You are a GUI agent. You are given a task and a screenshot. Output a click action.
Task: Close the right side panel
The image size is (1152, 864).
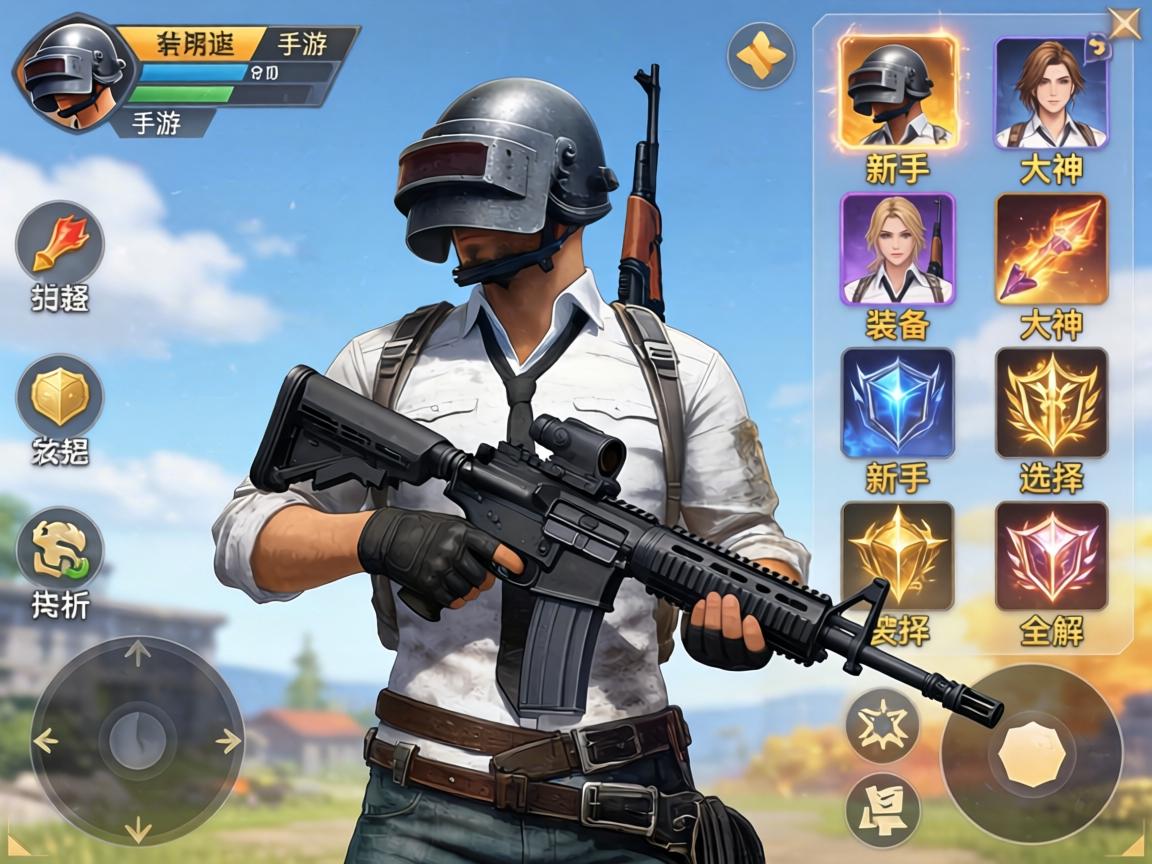coord(1125,22)
